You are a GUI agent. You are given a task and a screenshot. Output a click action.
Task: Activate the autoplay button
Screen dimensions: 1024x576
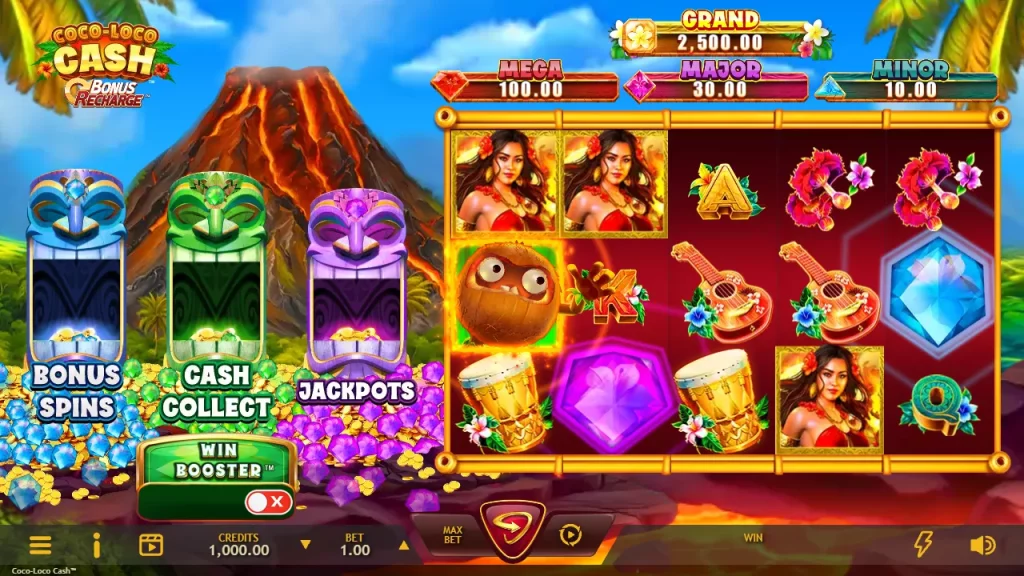(570, 535)
